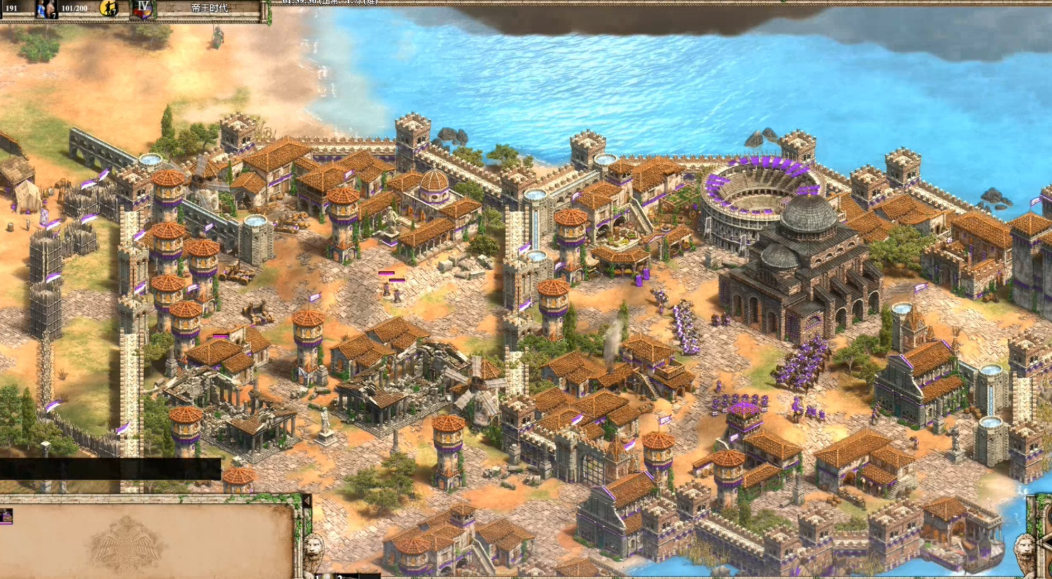
Task: Click the Age IV shield emblem
Action: 143,8
